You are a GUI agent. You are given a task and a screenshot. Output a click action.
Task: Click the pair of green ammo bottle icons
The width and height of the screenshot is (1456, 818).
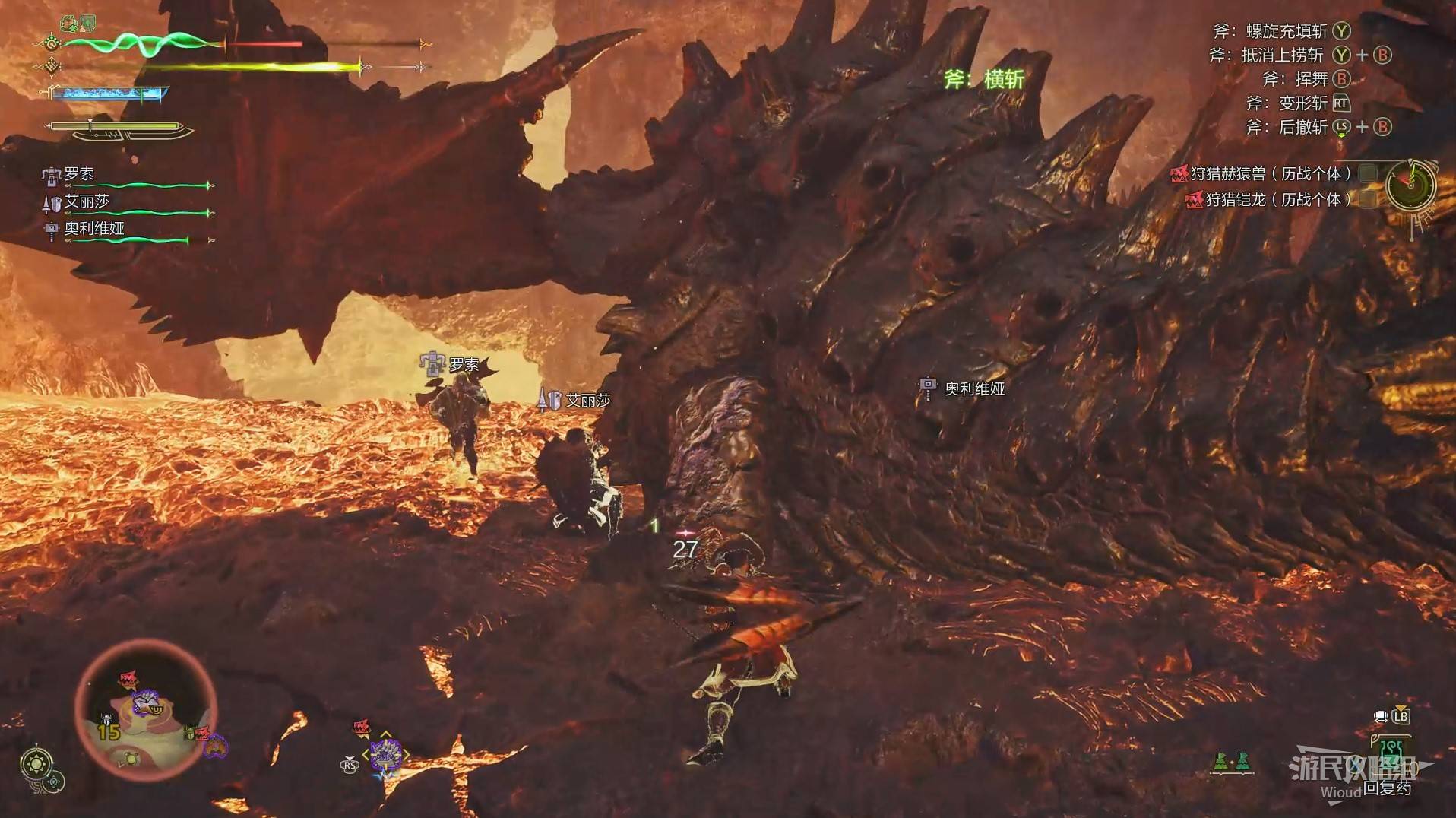point(1232,761)
